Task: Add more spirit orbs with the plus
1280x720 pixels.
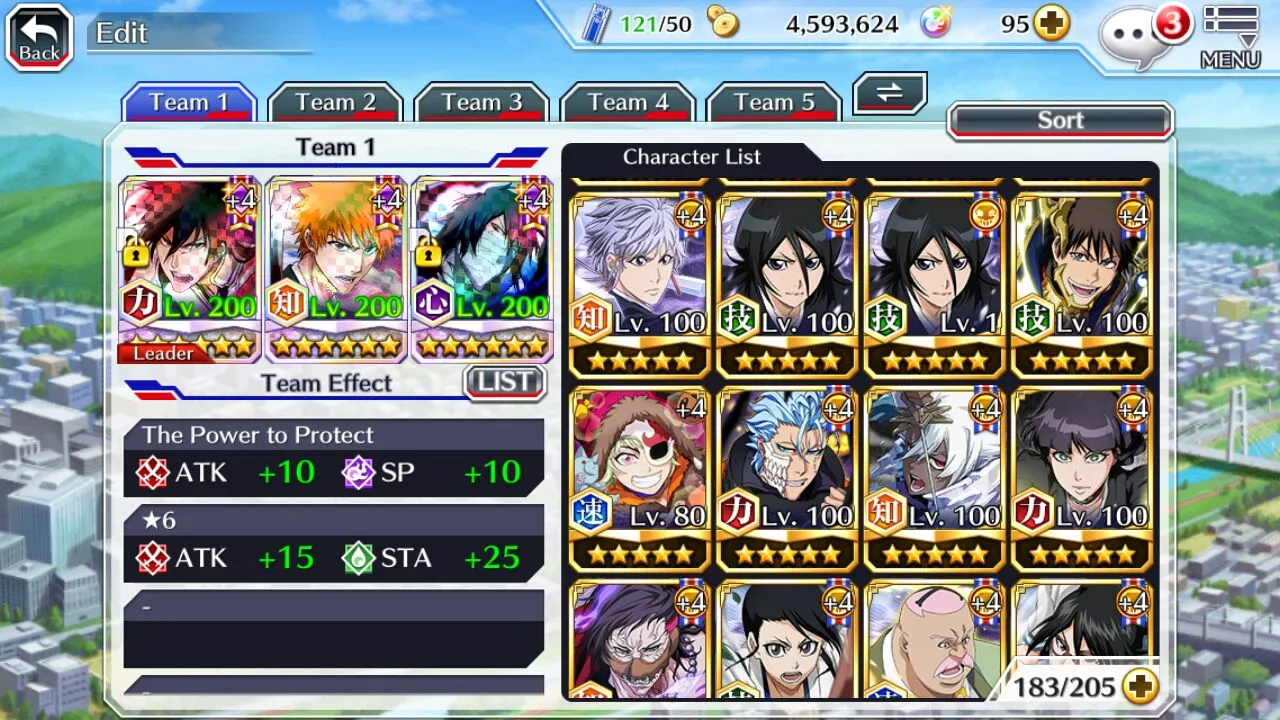Action: (1051, 24)
